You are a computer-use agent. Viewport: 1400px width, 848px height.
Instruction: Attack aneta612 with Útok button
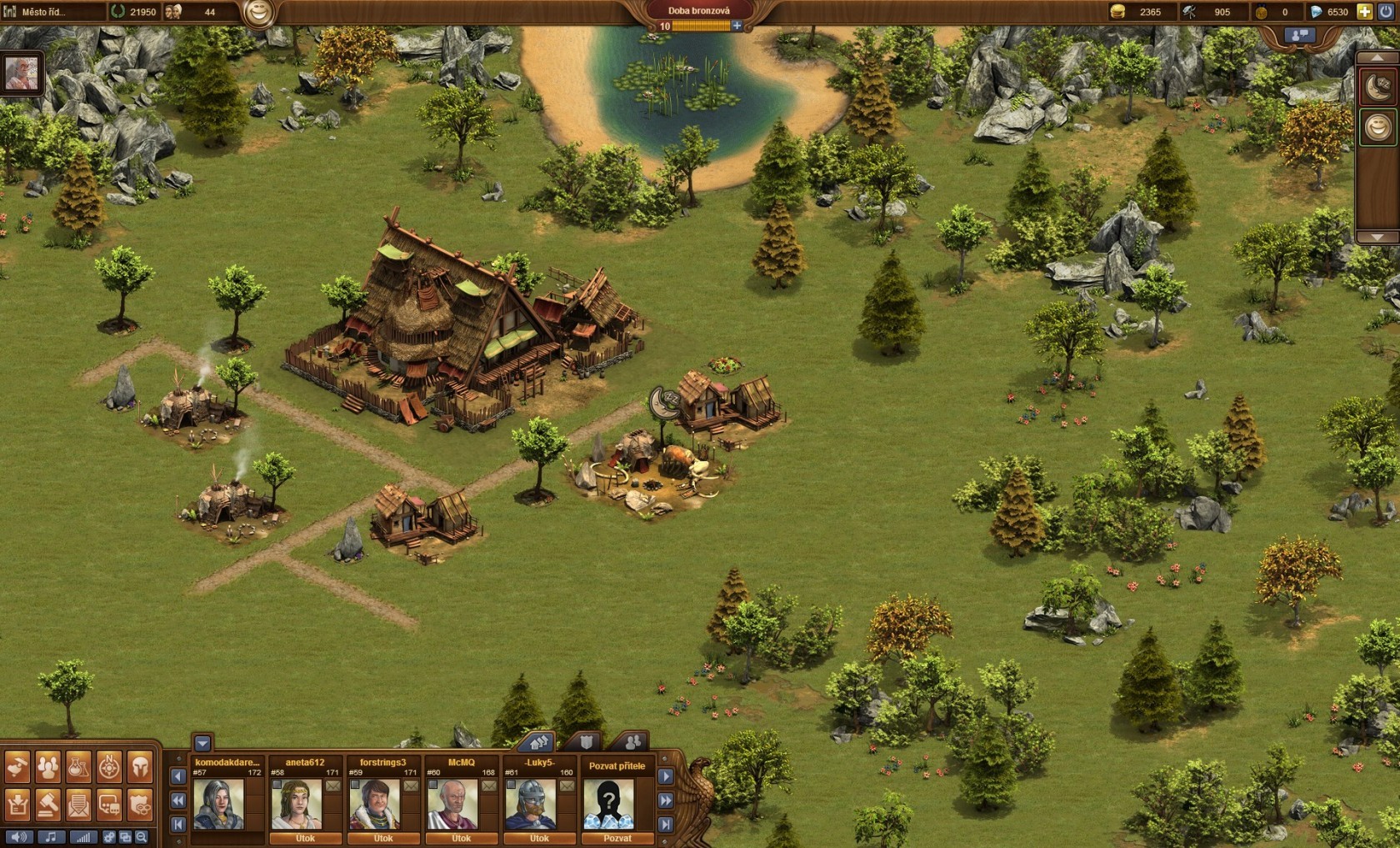(x=305, y=838)
